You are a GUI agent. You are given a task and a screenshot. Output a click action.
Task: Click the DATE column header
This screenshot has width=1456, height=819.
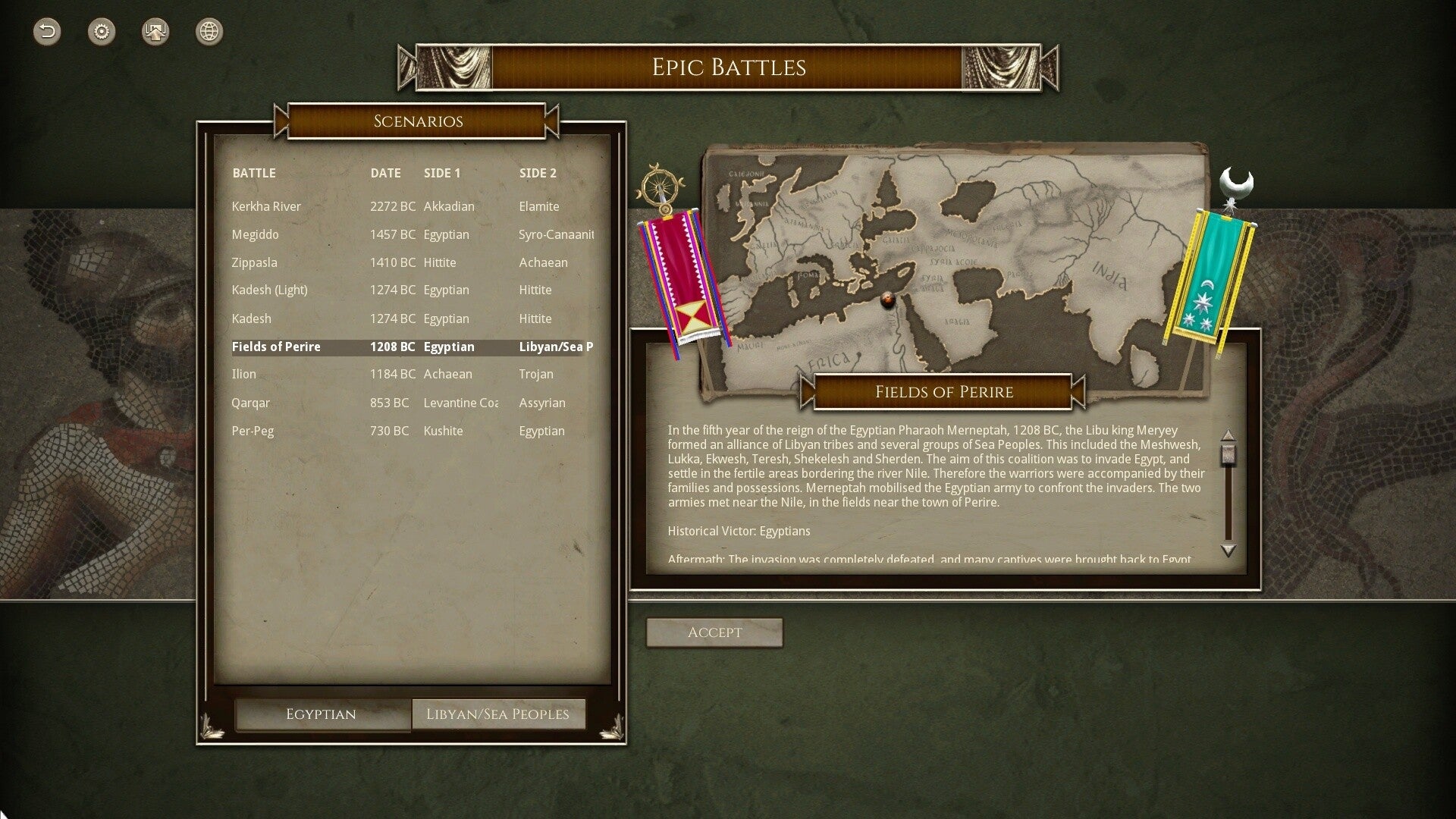(385, 173)
